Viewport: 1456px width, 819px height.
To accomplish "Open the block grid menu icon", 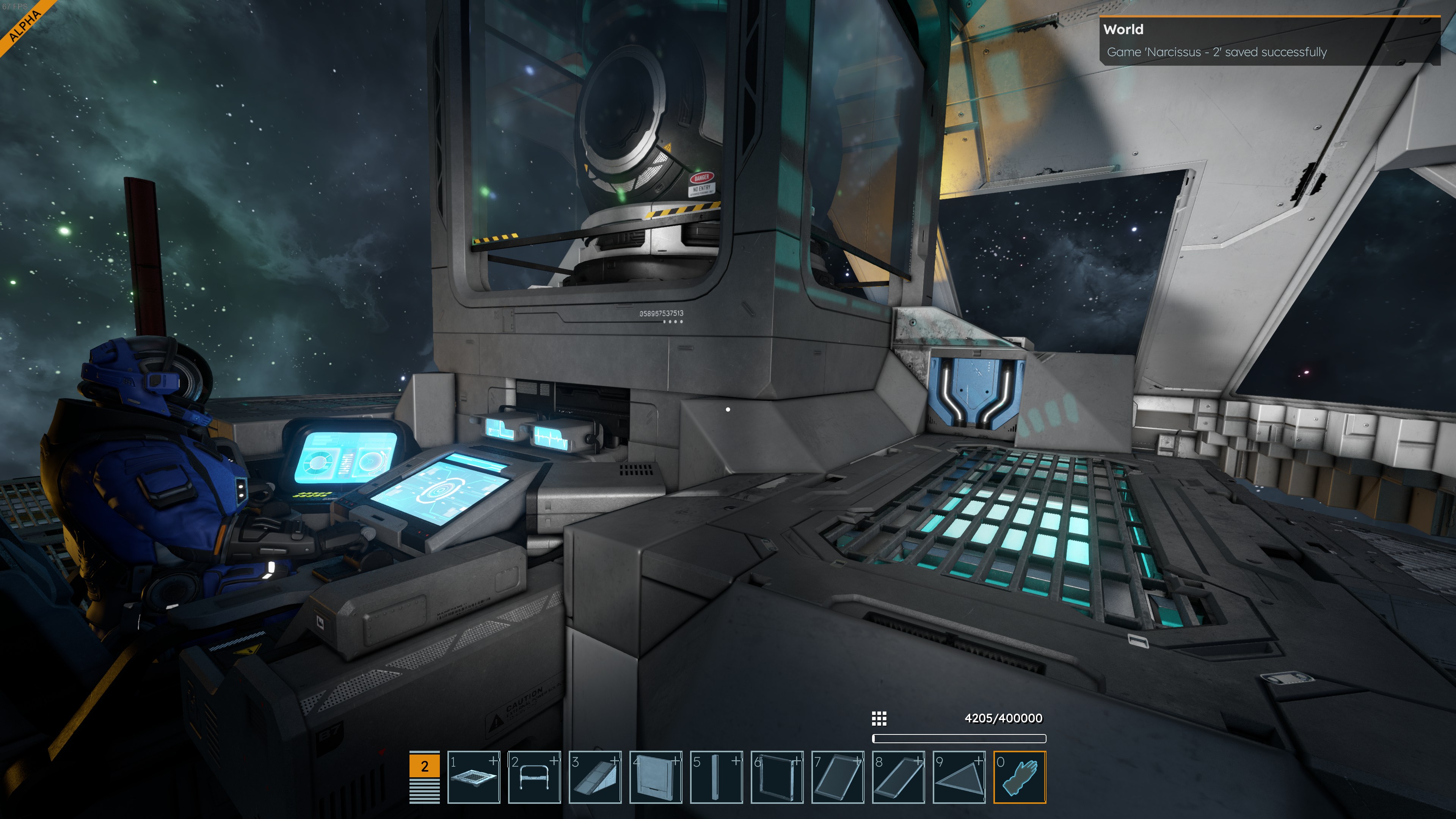I will click(879, 719).
